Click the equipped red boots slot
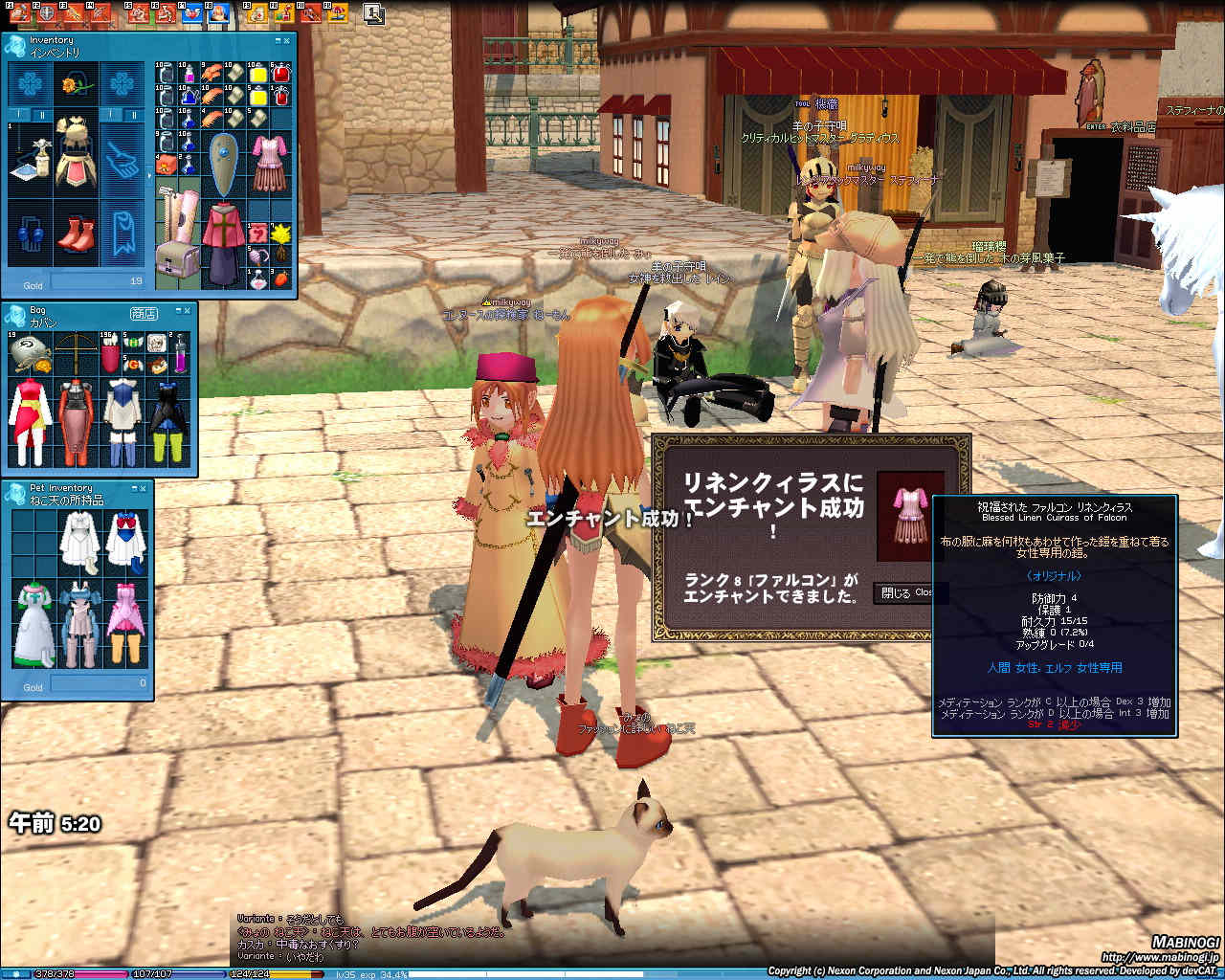 click(75, 236)
